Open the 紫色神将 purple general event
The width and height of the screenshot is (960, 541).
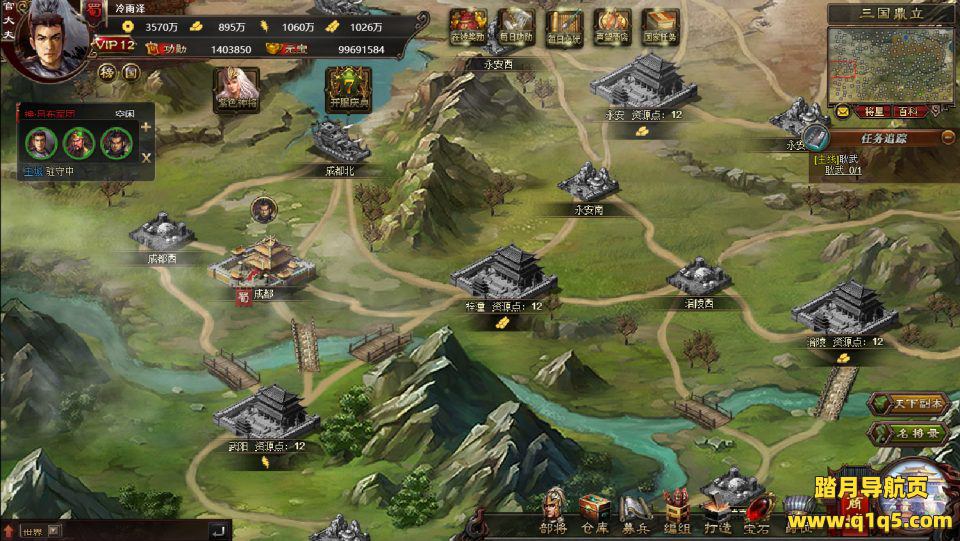(236, 89)
